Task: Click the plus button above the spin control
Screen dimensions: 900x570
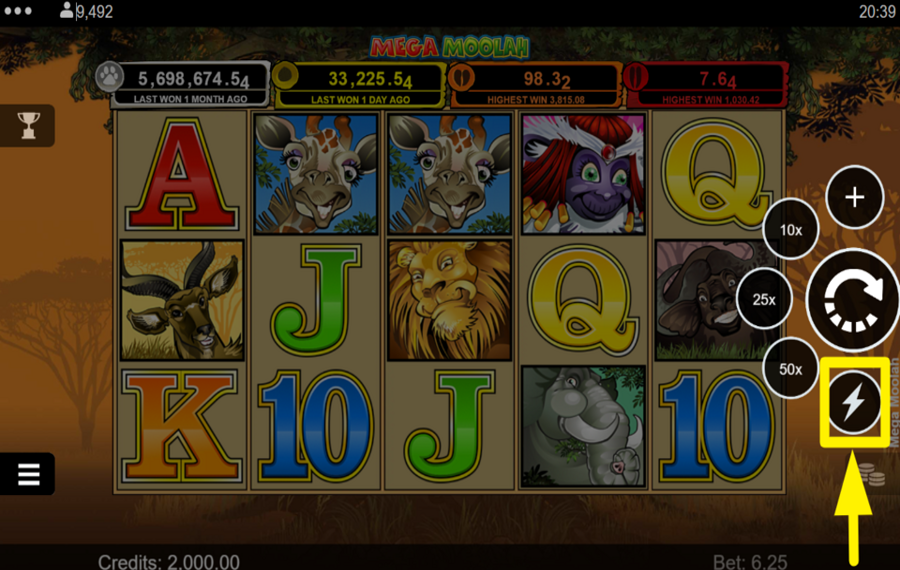Action: click(x=854, y=197)
